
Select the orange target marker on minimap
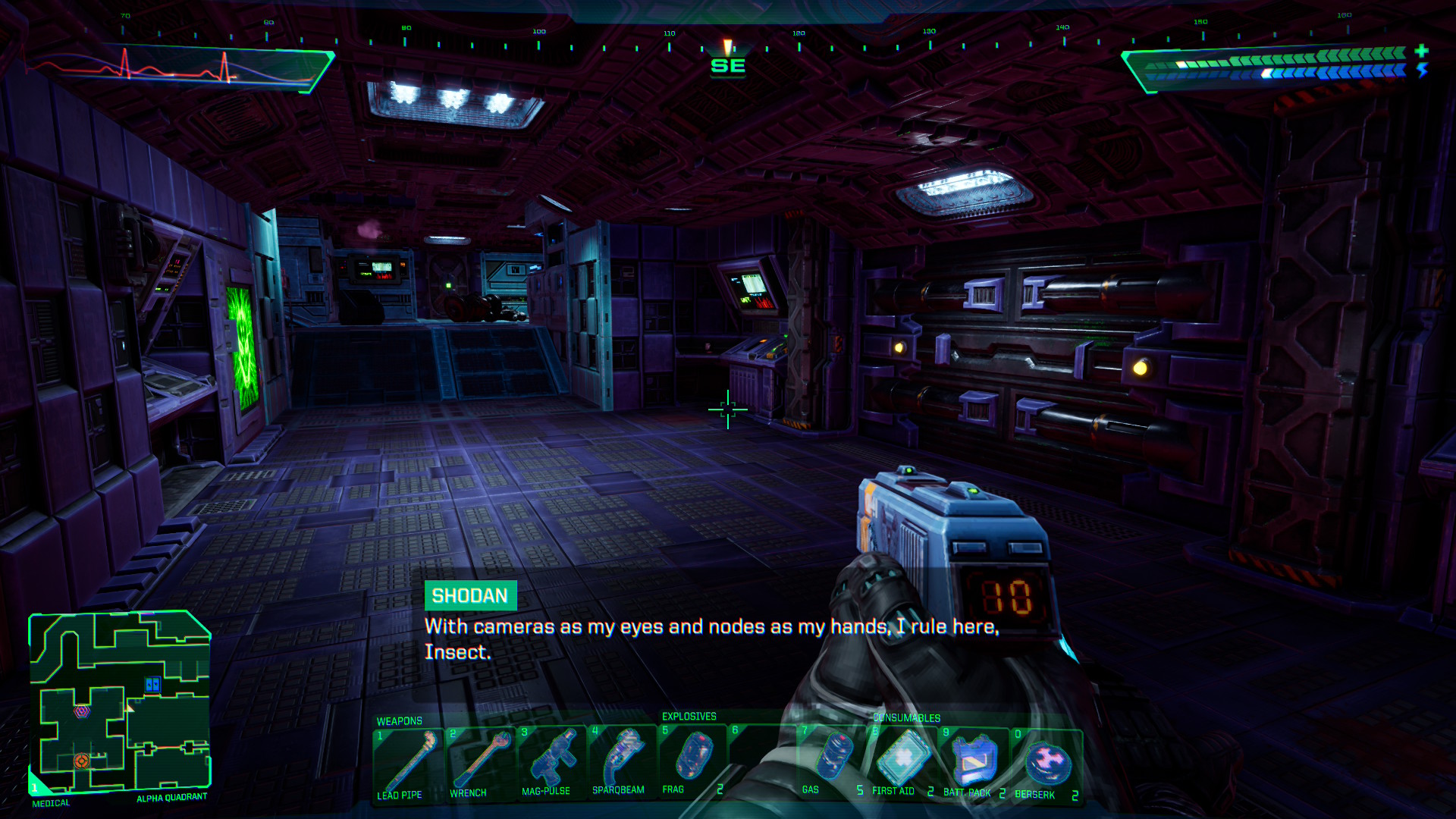(81, 761)
